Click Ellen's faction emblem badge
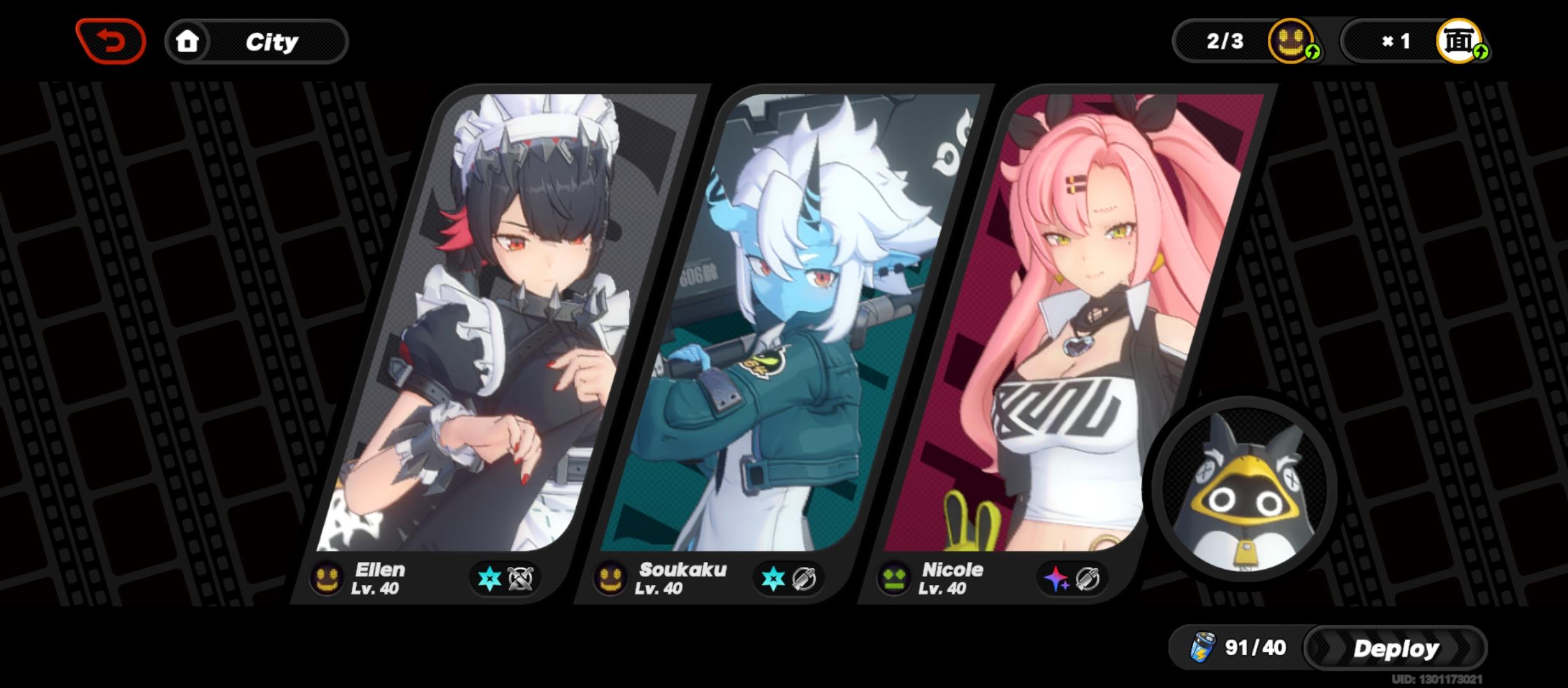 (x=327, y=581)
